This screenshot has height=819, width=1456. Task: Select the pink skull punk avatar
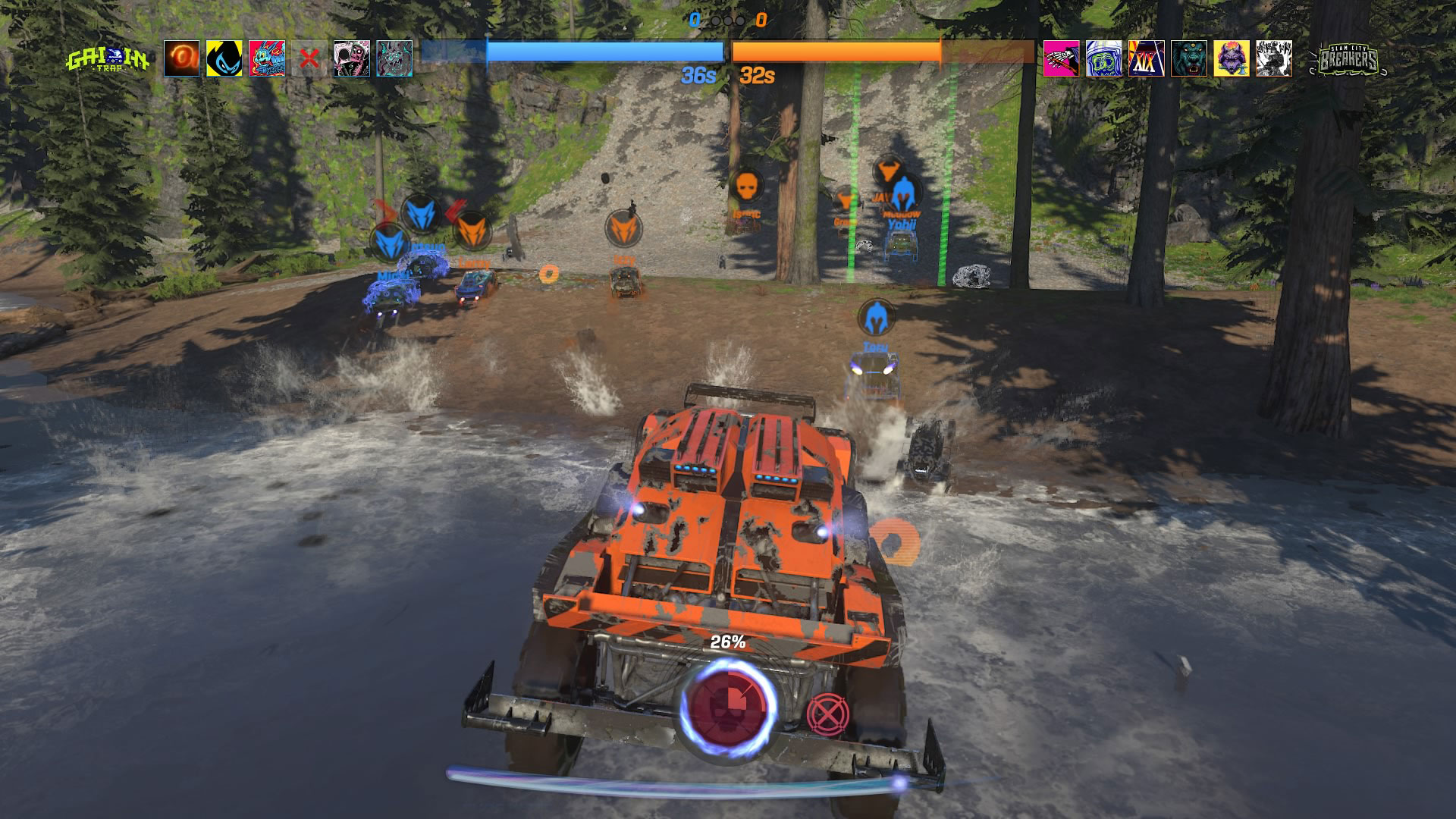coord(352,58)
